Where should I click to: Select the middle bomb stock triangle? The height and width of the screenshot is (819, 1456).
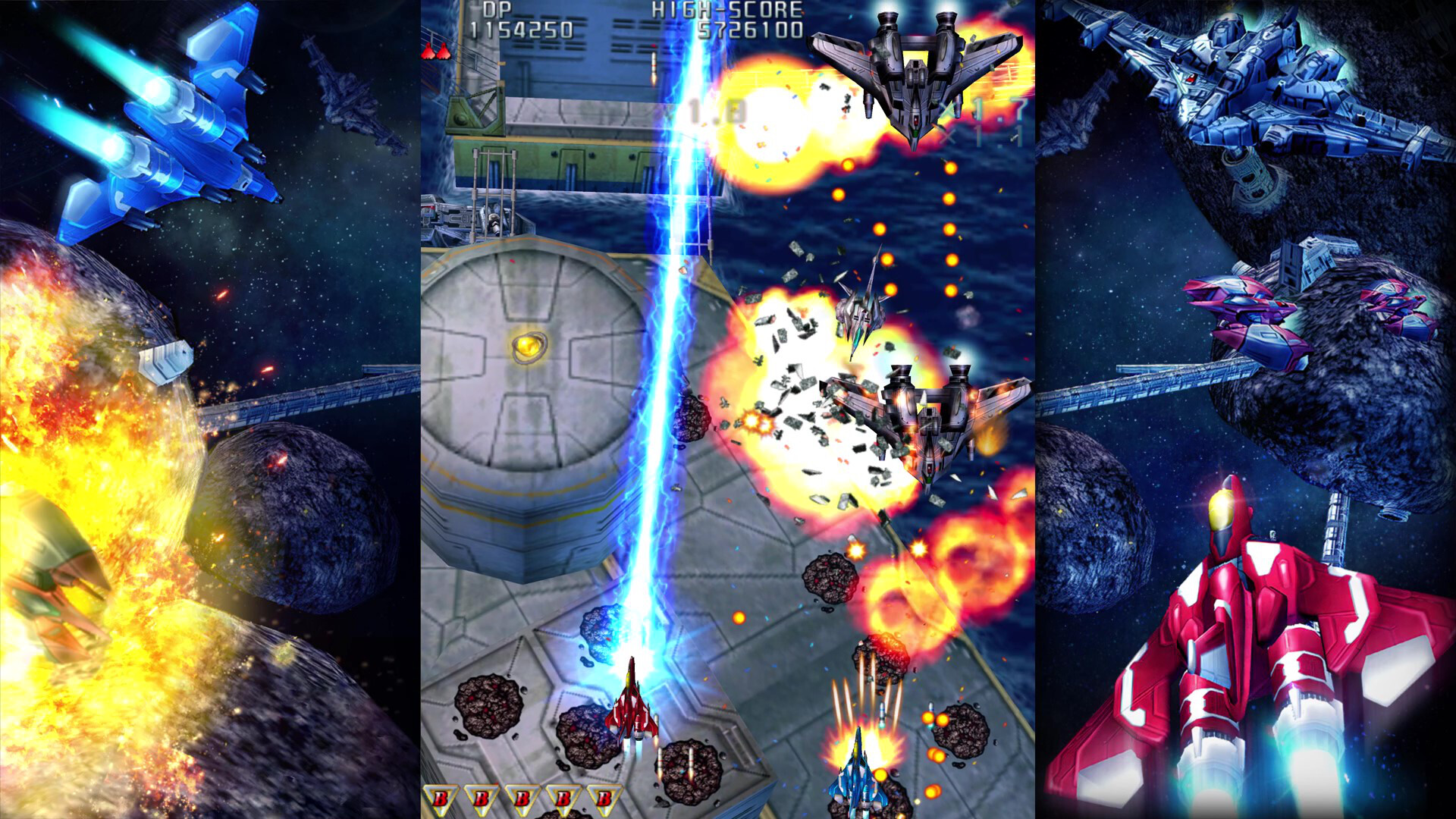coord(522,798)
